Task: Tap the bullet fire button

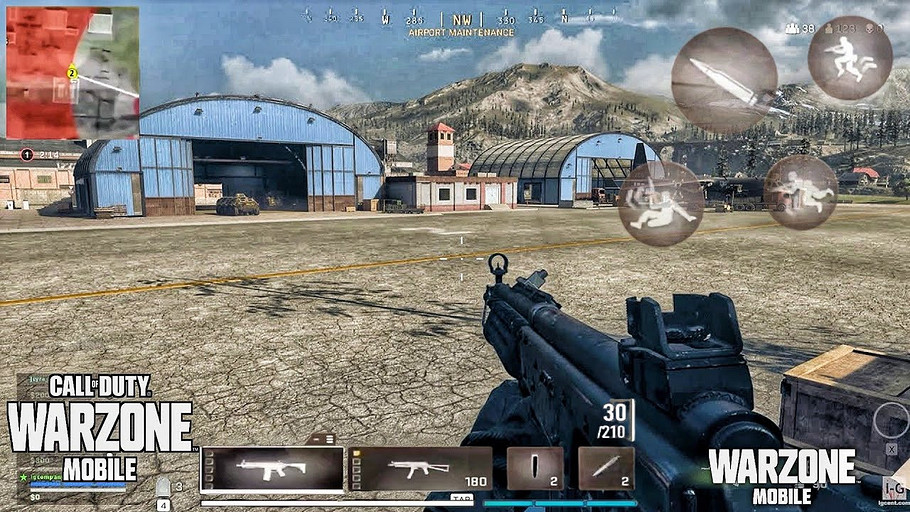Action: point(724,80)
